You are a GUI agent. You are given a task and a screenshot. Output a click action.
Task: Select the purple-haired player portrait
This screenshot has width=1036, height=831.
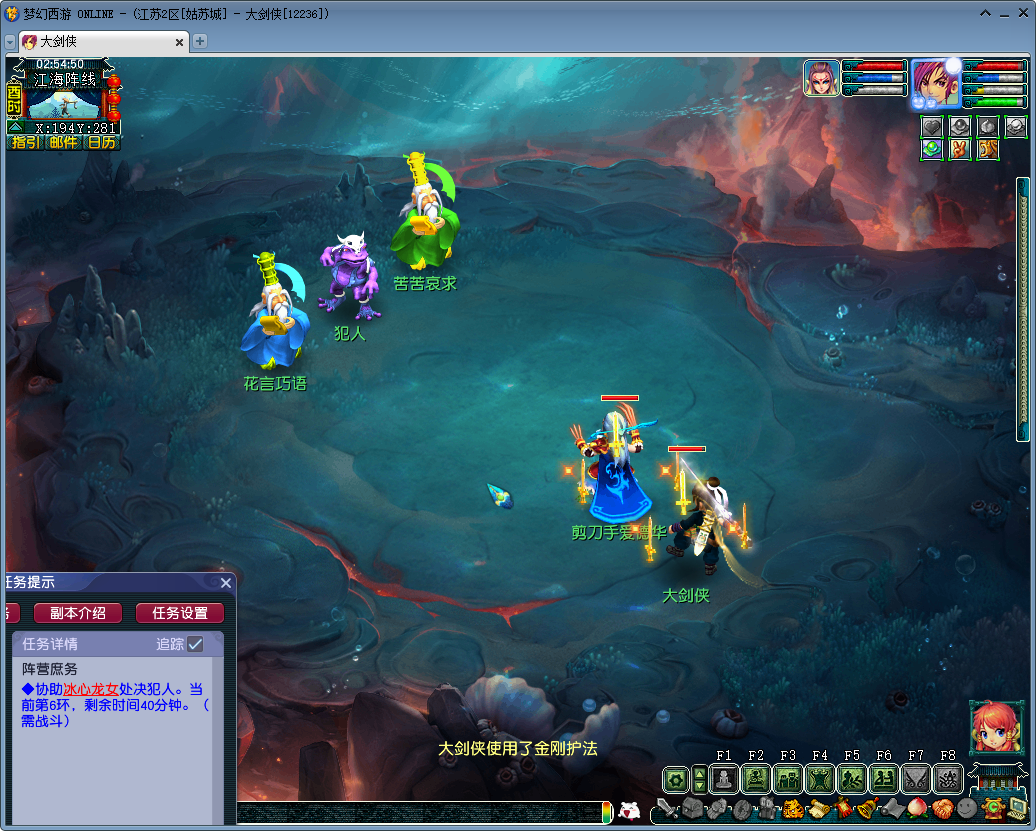[934, 83]
